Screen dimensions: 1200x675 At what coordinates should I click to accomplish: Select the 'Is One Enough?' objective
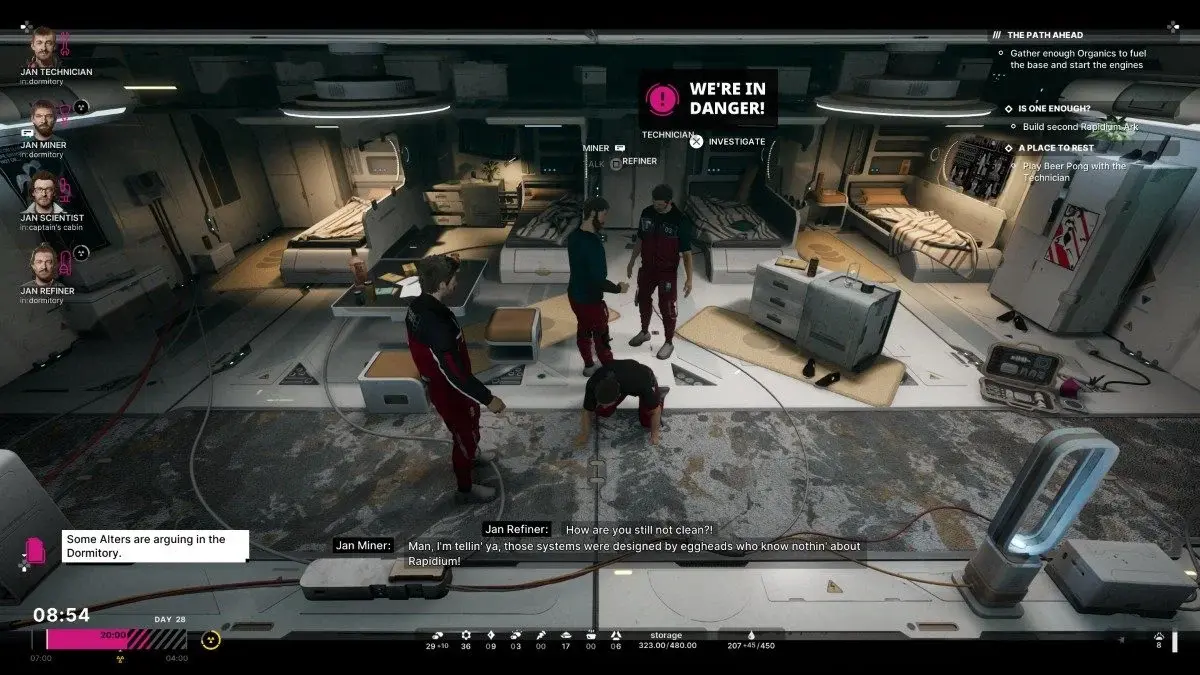(x=1054, y=108)
